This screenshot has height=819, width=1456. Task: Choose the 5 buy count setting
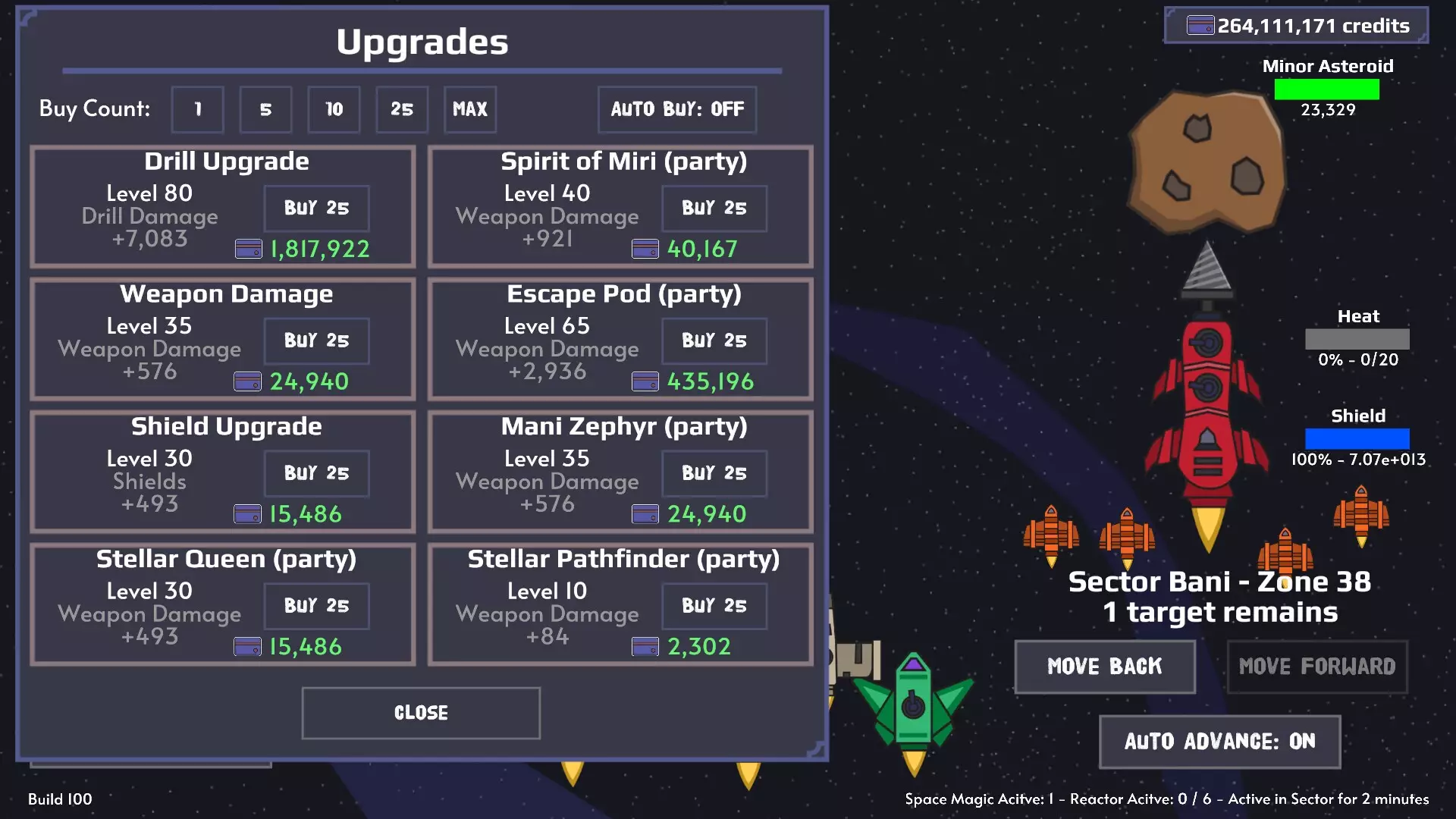[x=265, y=109]
